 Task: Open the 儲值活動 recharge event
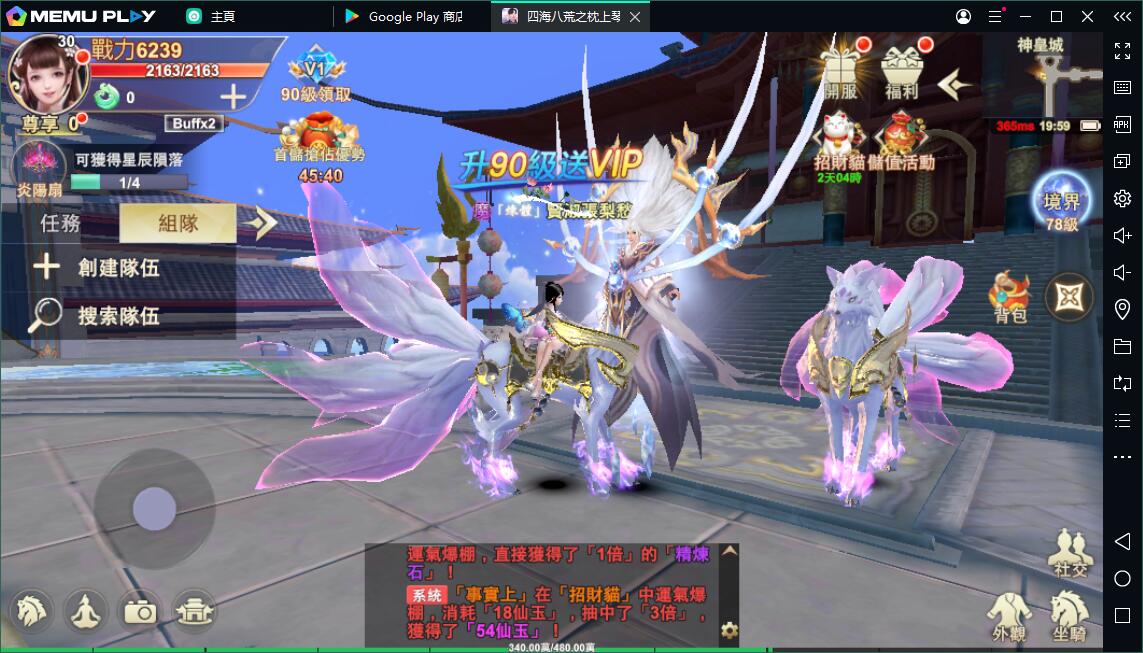[903, 143]
